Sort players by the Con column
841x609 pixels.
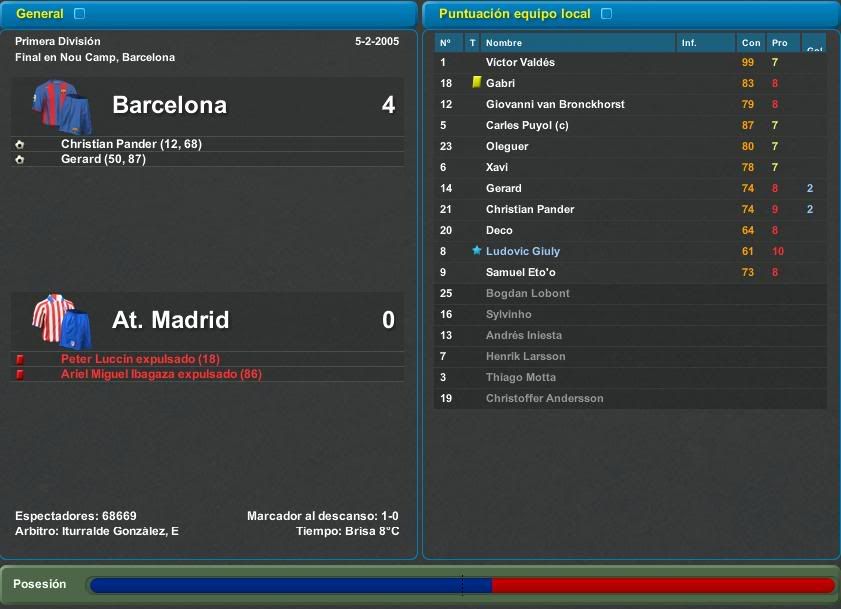click(750, 43)
